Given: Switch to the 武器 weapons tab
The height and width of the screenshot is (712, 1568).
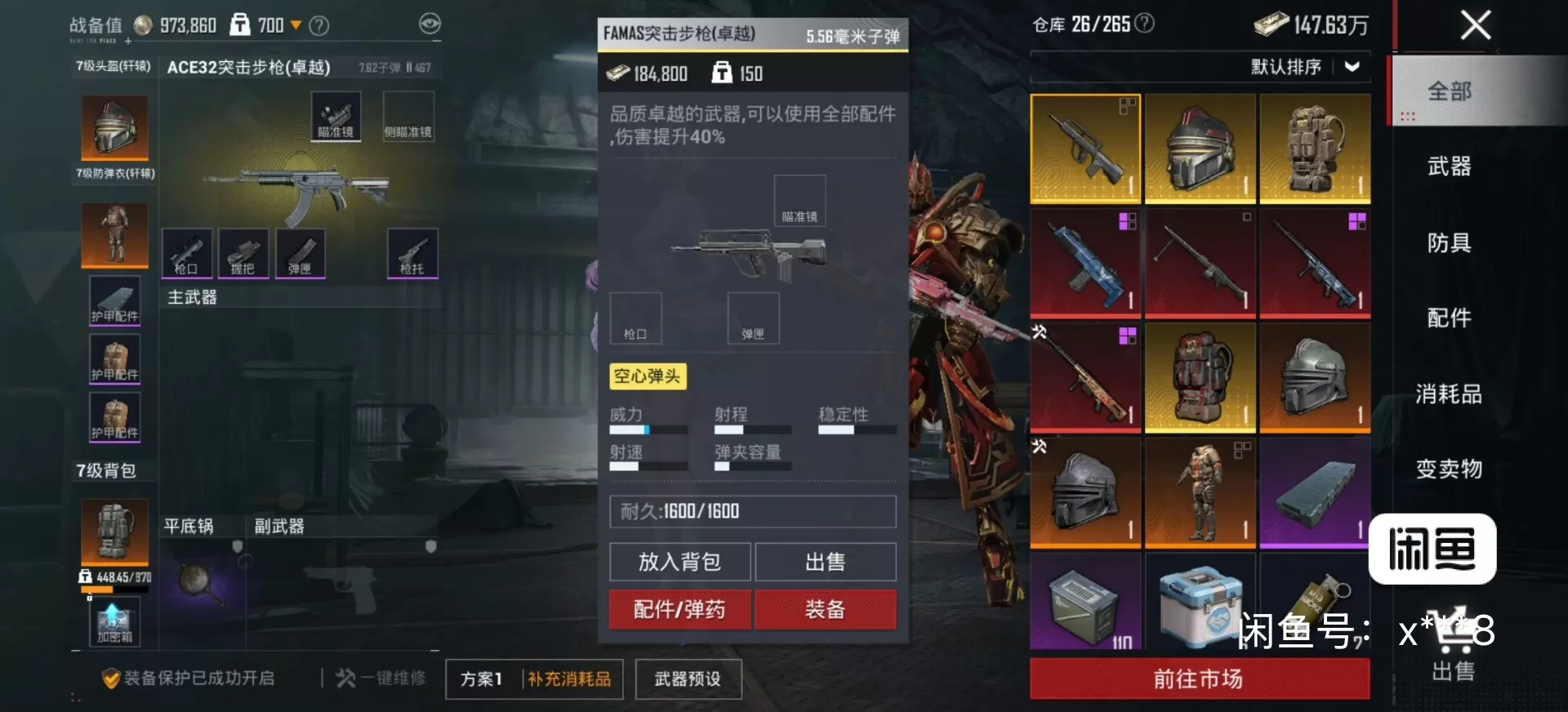Looking at the screenshot, I should click(x=1449, y=167).
